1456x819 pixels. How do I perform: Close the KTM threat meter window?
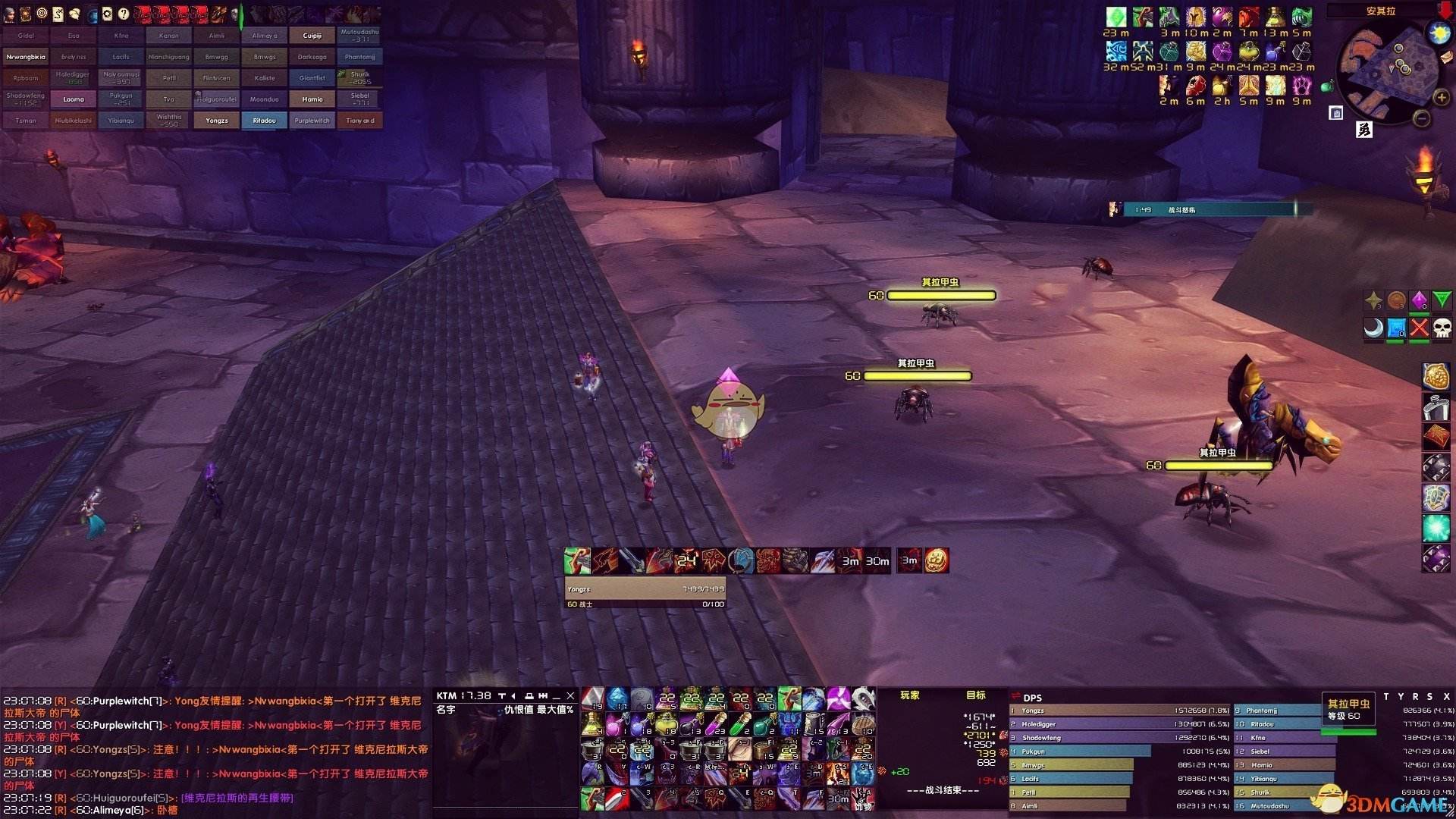pos(570,695)
